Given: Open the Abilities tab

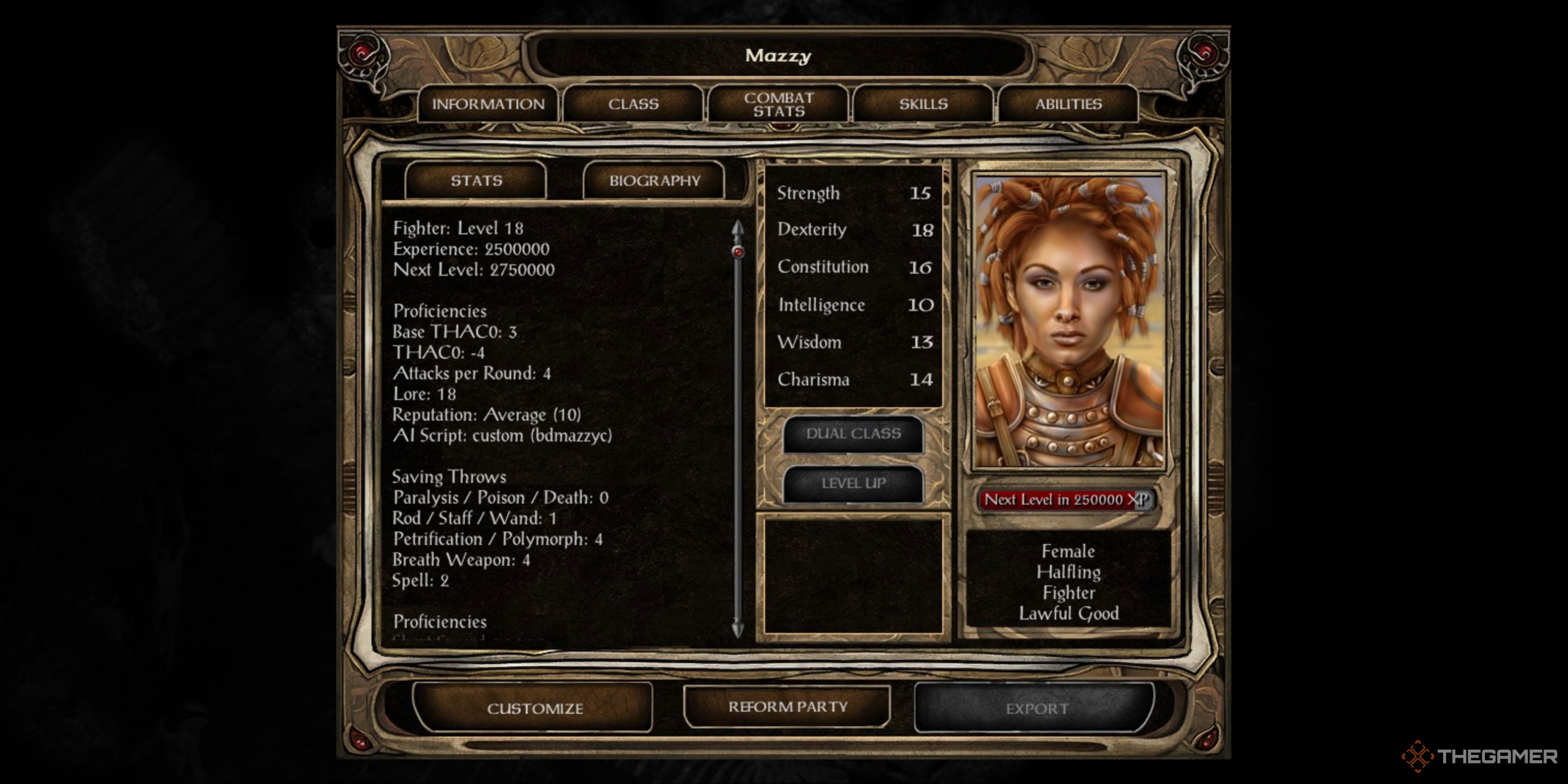Looking at the screenshot, I should coord(1068,104).
